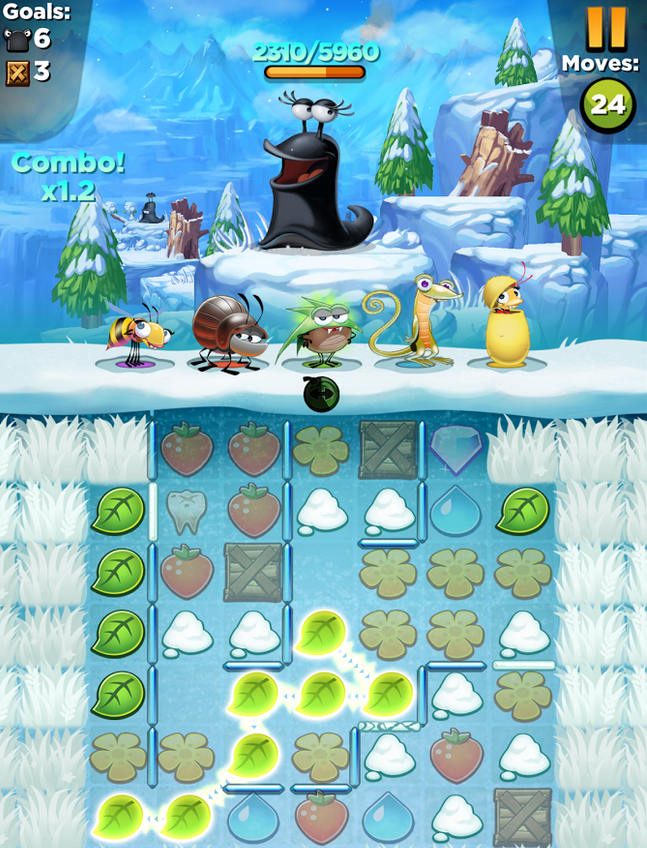The height and width of the screenshot is (848, 647).
Task: Click the green swap arrow under the fiend
Action: tap(321, 394)
